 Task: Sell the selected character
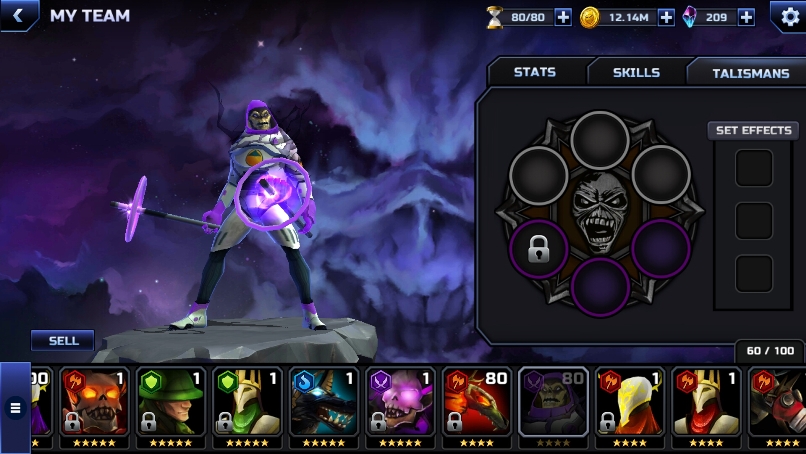click(x=63, y=341)
